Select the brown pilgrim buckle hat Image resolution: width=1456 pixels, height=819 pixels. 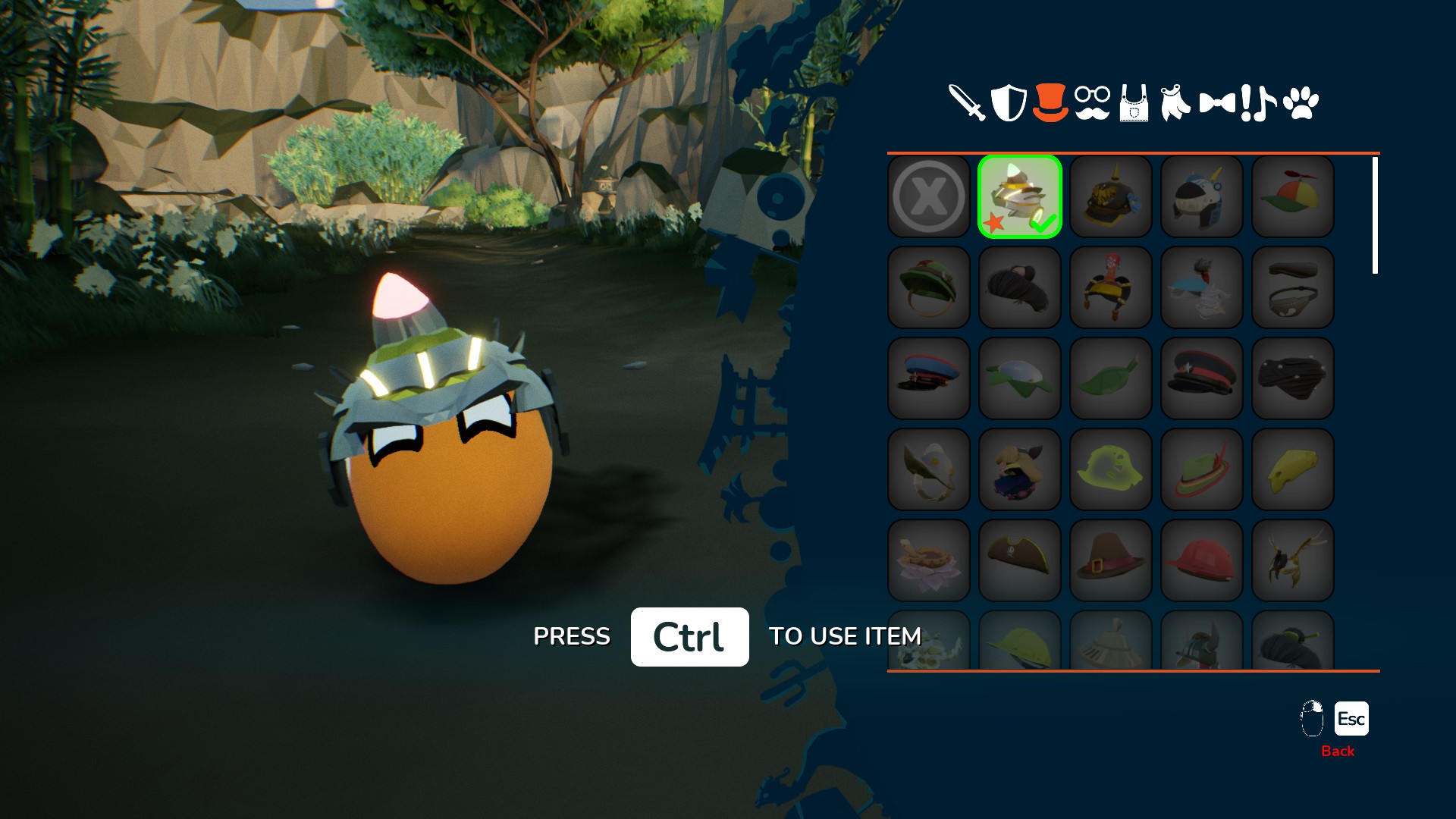click(x=1111, y=561)
